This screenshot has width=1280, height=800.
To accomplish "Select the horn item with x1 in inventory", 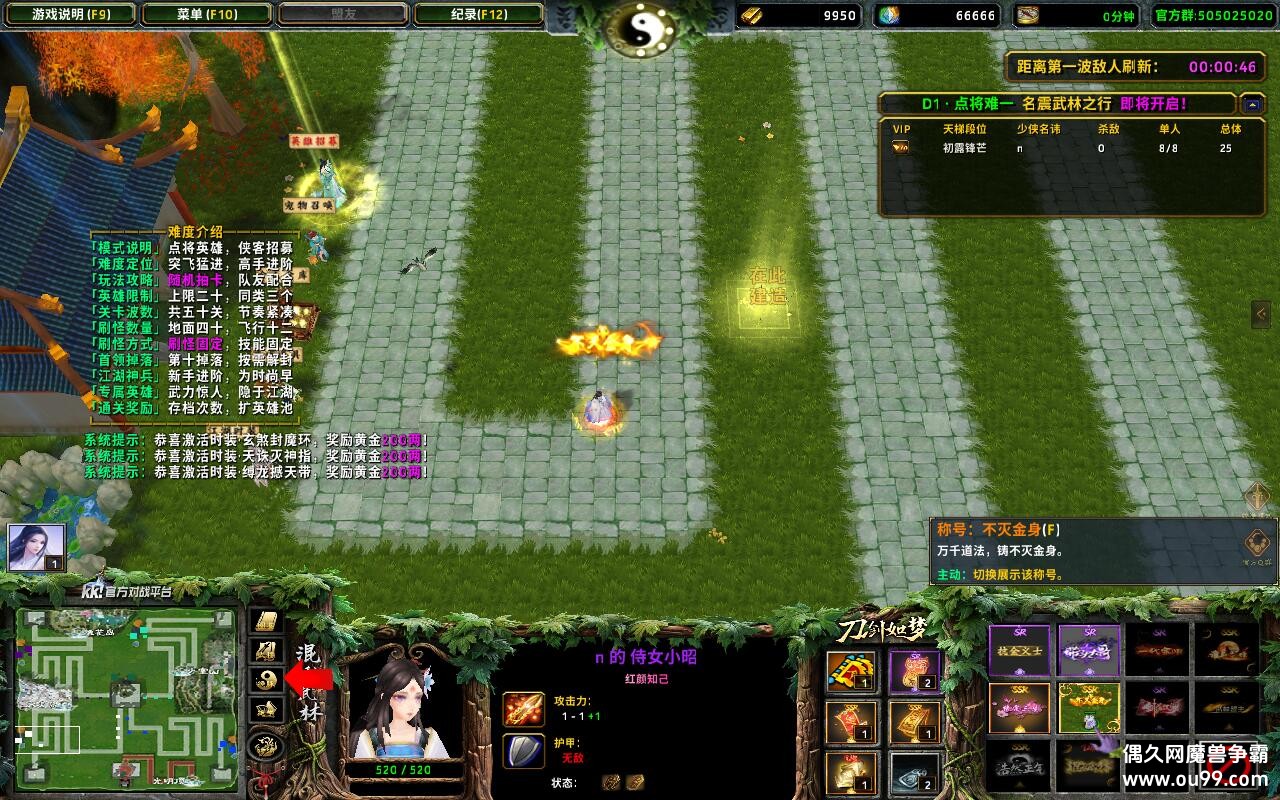I will point(849,672).
